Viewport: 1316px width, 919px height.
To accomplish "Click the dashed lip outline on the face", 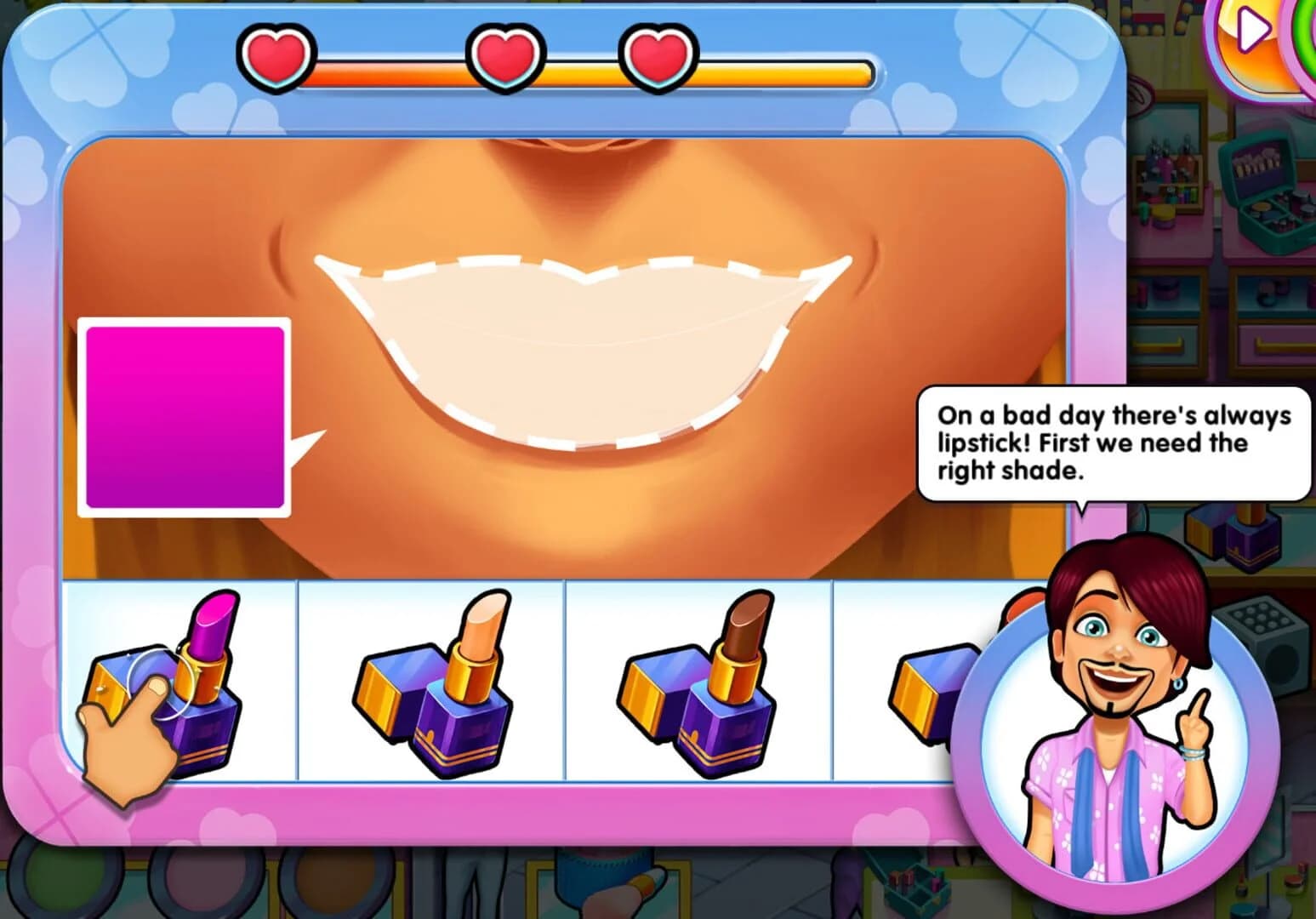I will pos(587,340).
